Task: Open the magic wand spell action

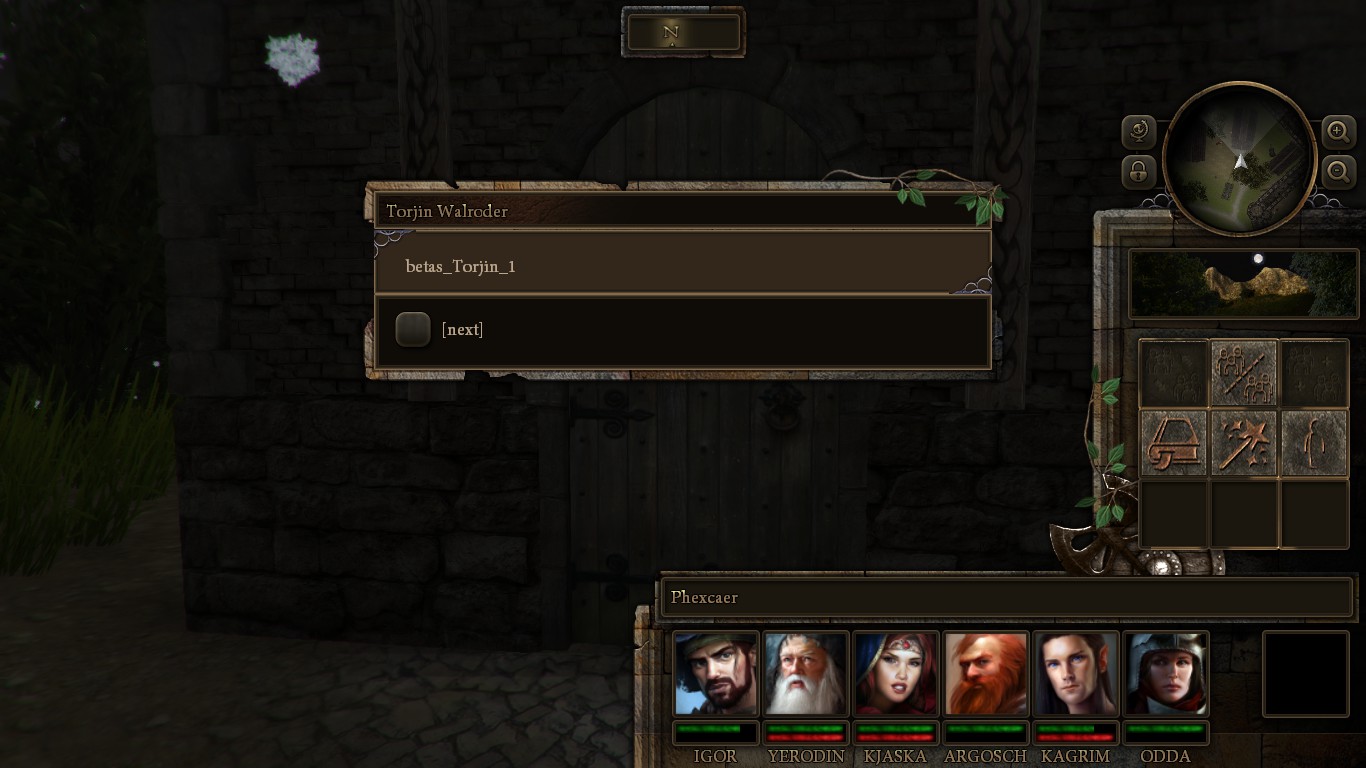Action: pos(1244,442)
